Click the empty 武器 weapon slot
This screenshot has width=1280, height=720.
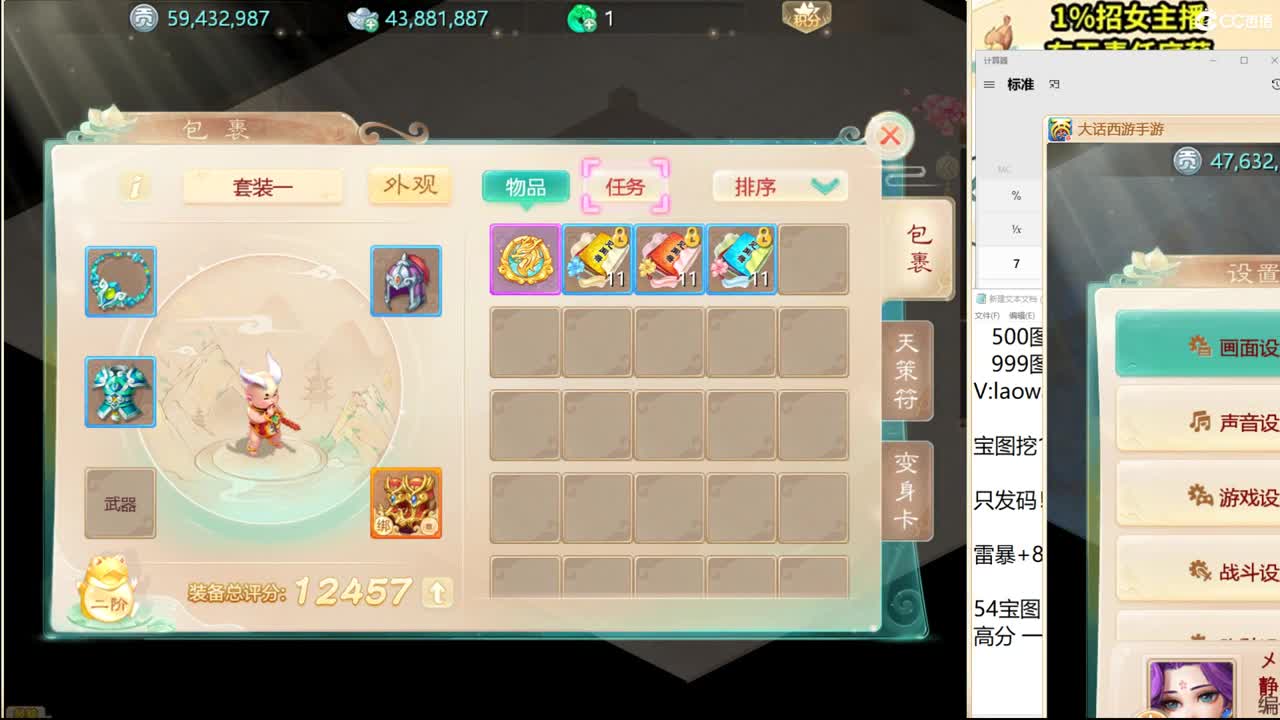(x=120, y=503)
